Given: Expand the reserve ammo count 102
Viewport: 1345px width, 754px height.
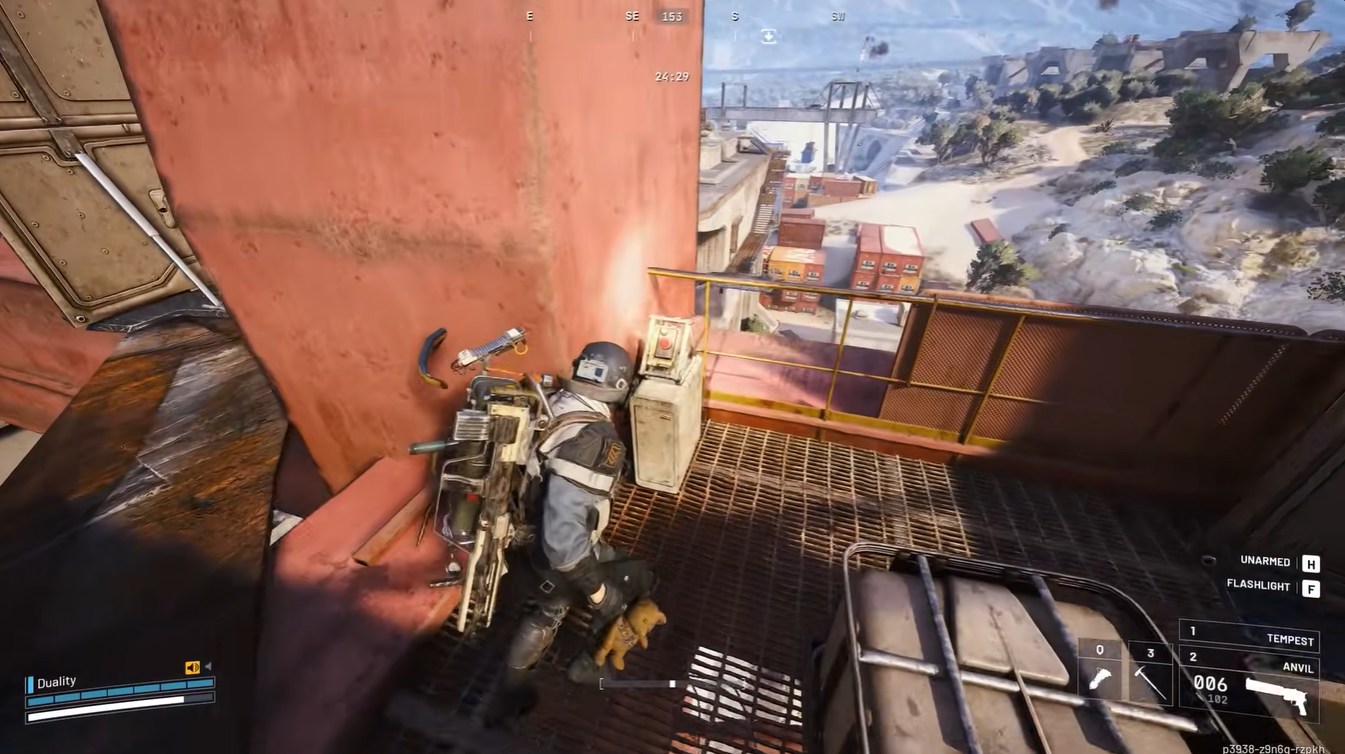Looking at the screenshot, I should 1218,697.
